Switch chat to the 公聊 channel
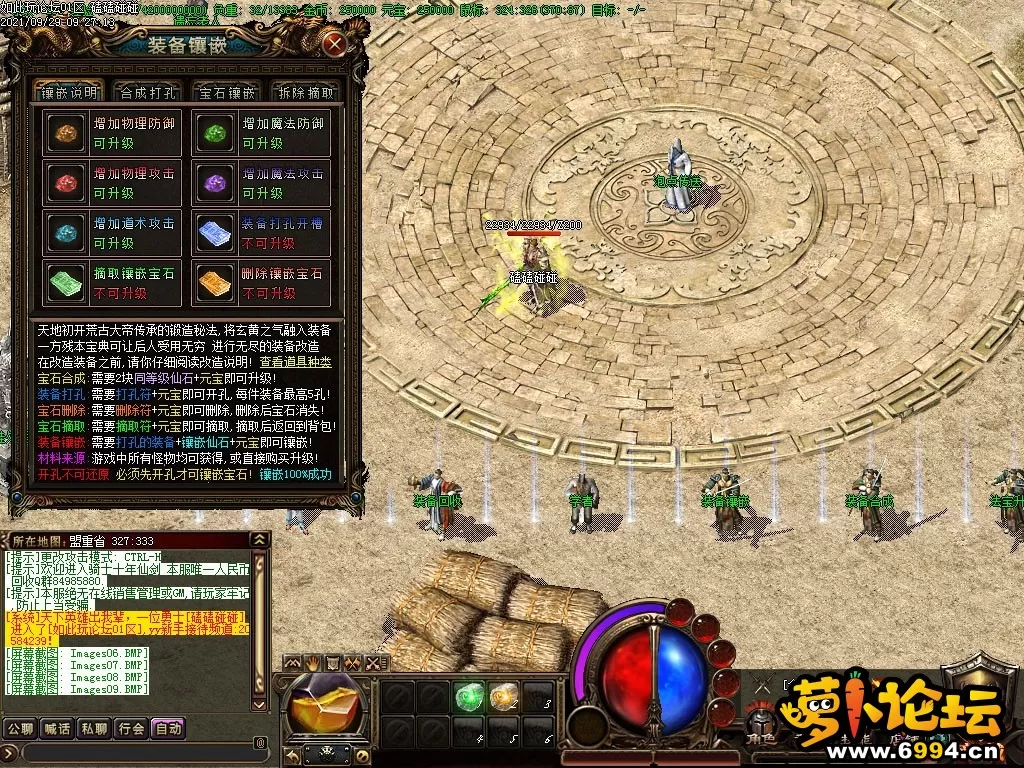This screenshot has width=1024, height=768. (19, 728)
